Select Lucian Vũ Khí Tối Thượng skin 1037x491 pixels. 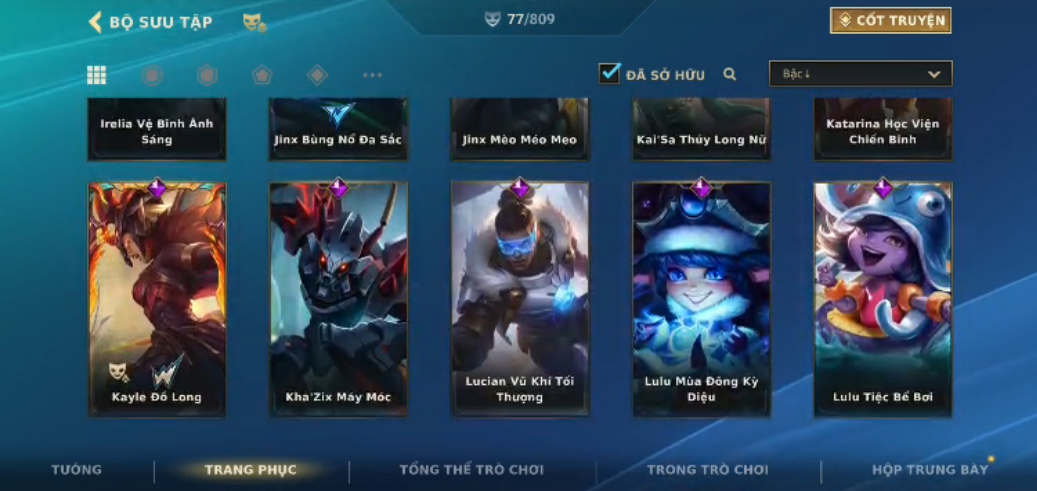point(520,298)
